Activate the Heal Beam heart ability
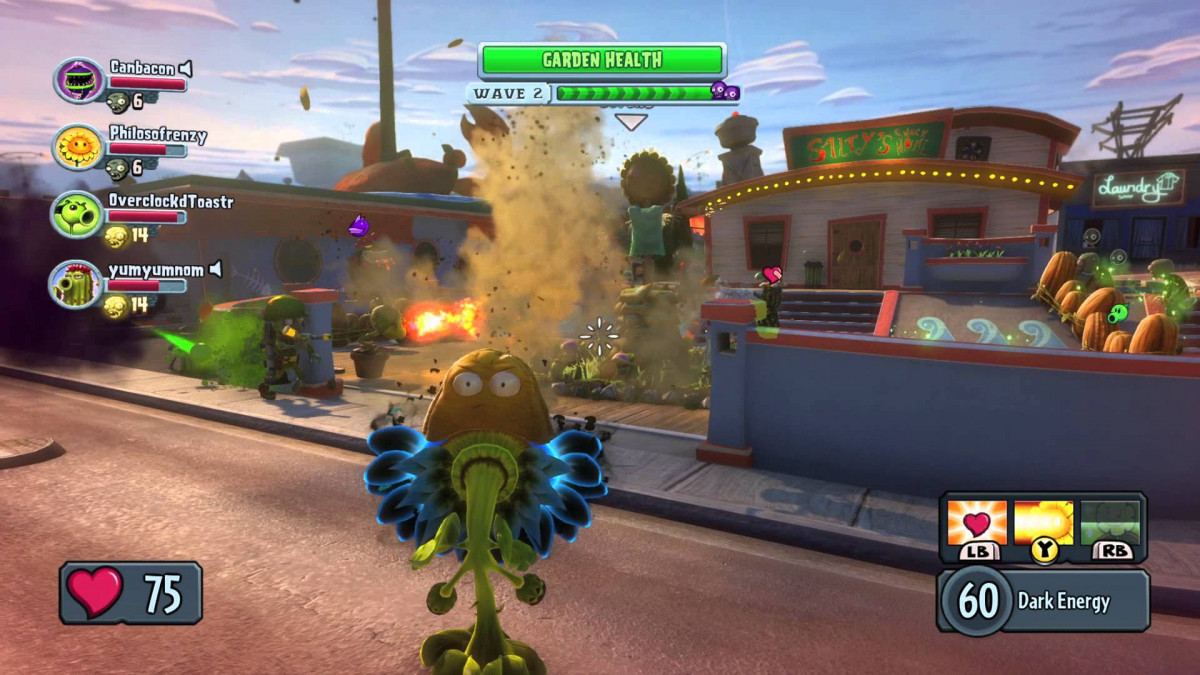1200x675 pixels. pos(976,523)
